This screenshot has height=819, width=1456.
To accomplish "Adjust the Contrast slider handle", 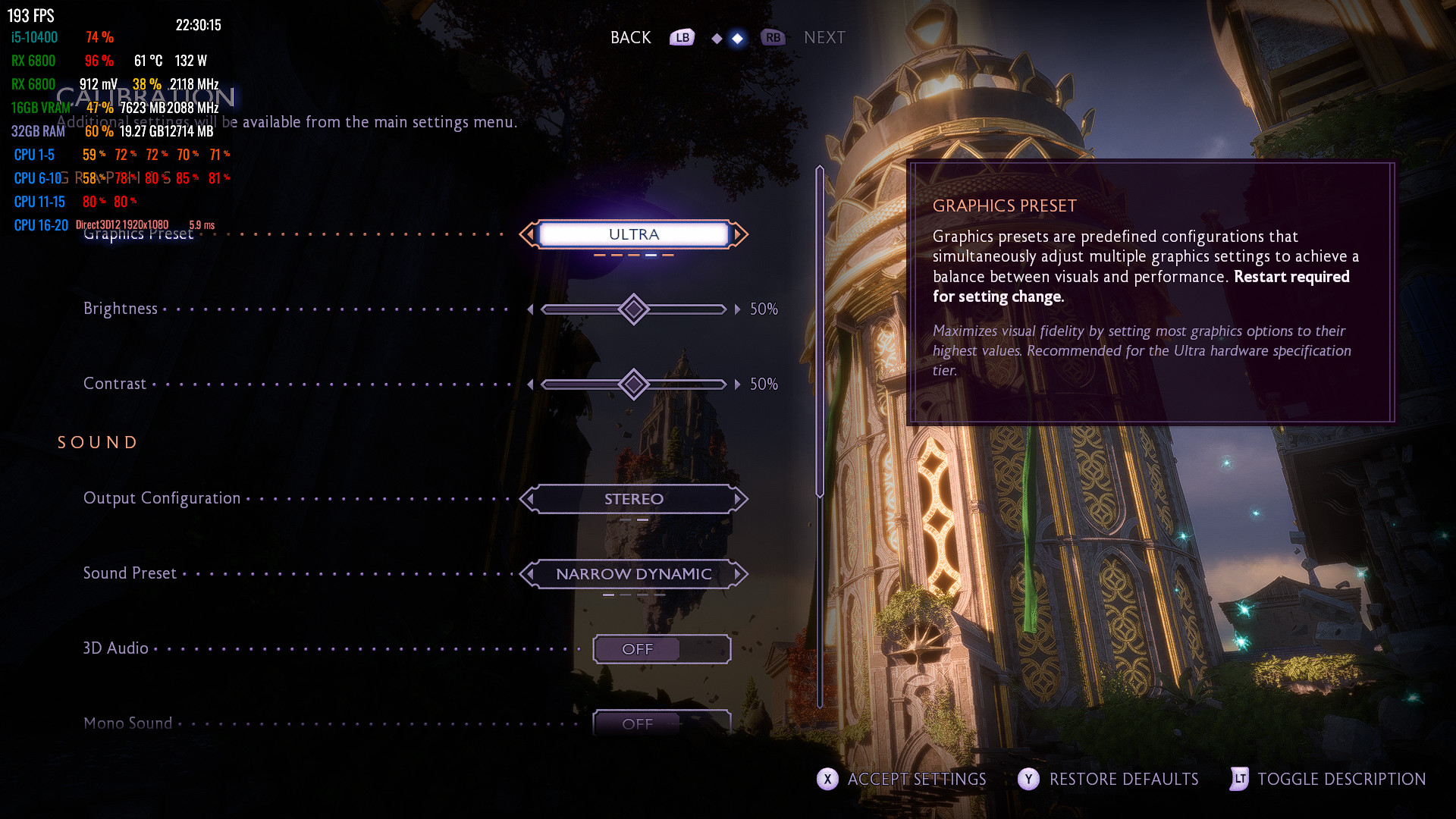I will point(633,384).
